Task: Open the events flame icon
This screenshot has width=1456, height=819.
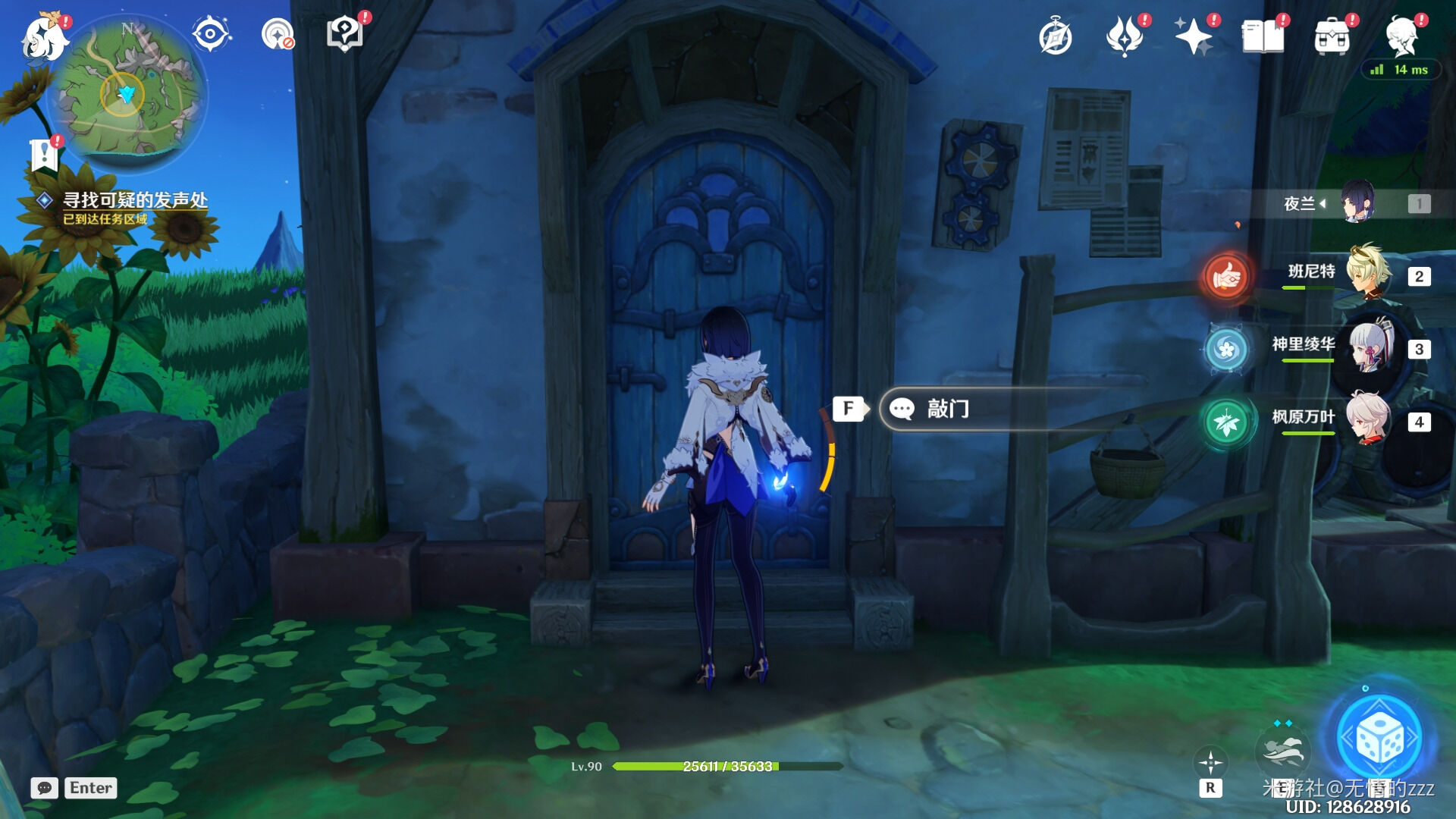Action: click(1124, 36)
